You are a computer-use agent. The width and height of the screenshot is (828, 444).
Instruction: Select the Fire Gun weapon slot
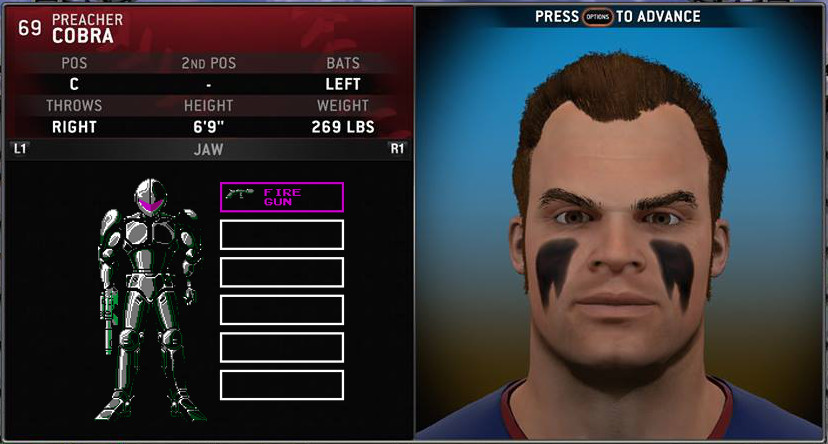point(281,197)
